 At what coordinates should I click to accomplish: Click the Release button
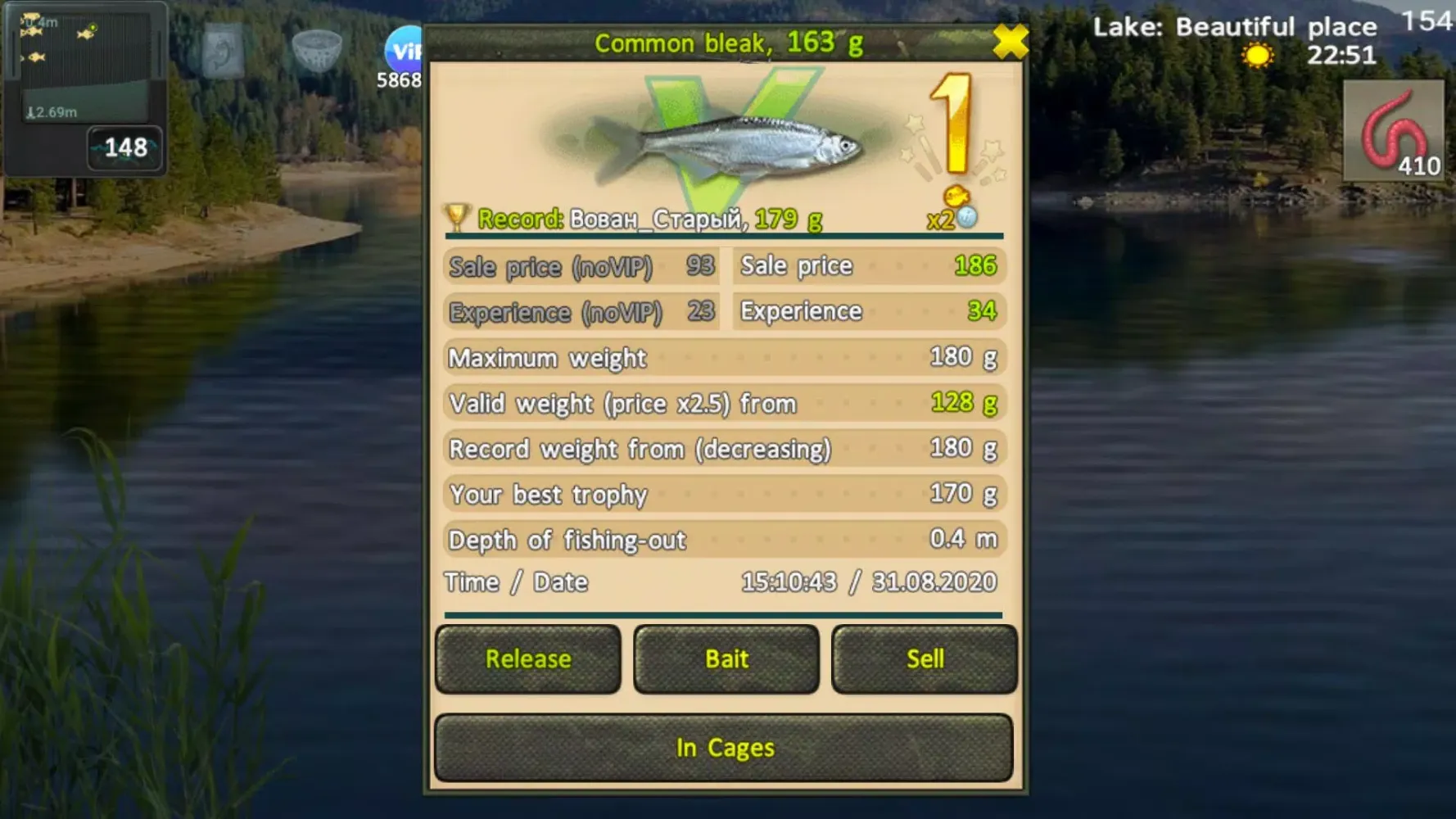pos(527,659)
